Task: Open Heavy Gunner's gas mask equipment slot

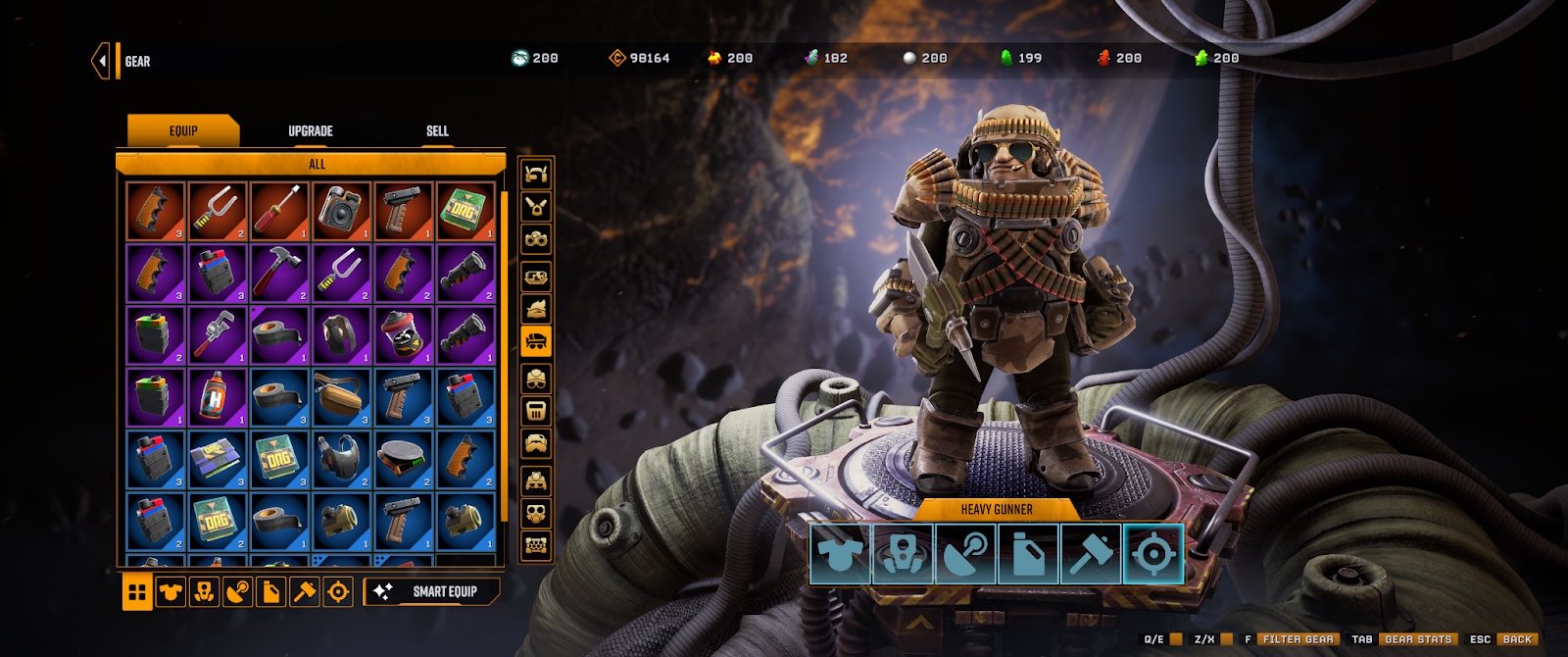Action: [903, 554]
